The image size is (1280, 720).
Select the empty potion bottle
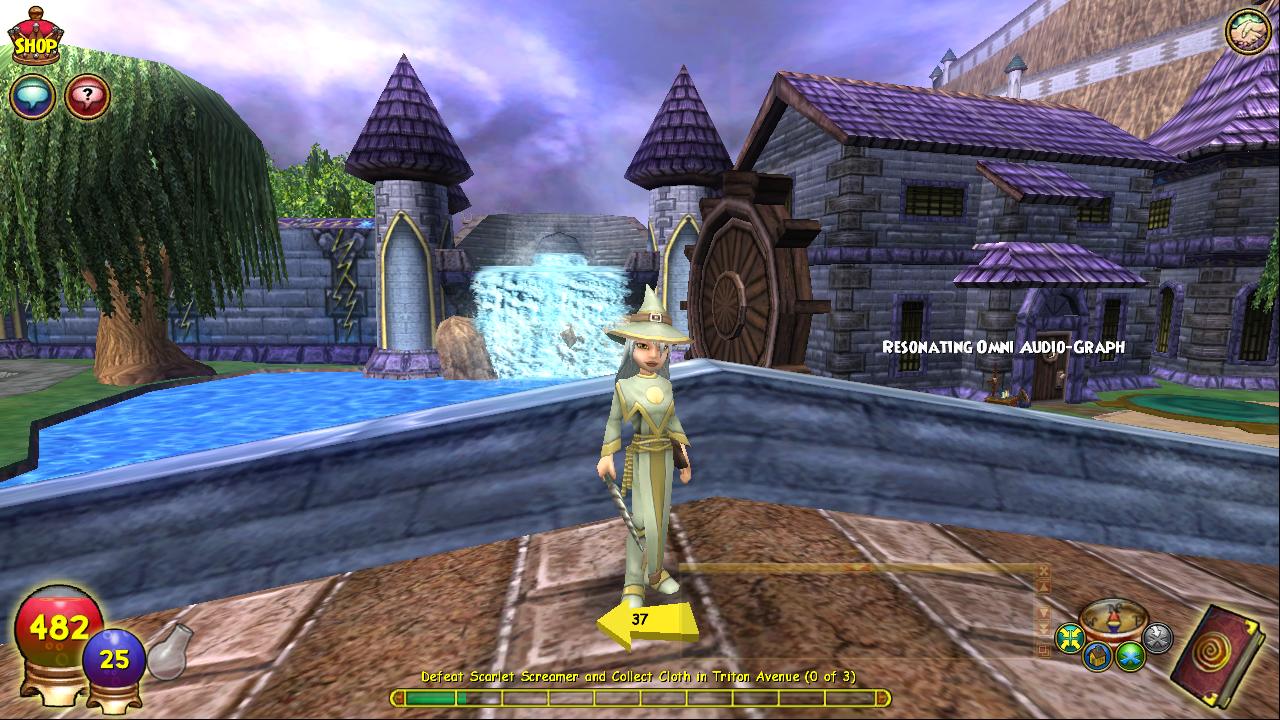[170, 651]
